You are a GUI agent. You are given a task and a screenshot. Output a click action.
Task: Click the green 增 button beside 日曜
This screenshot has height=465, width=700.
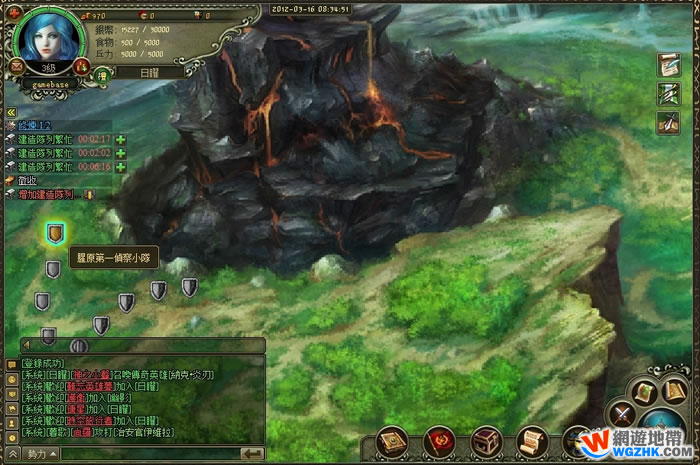click(101, 73)
